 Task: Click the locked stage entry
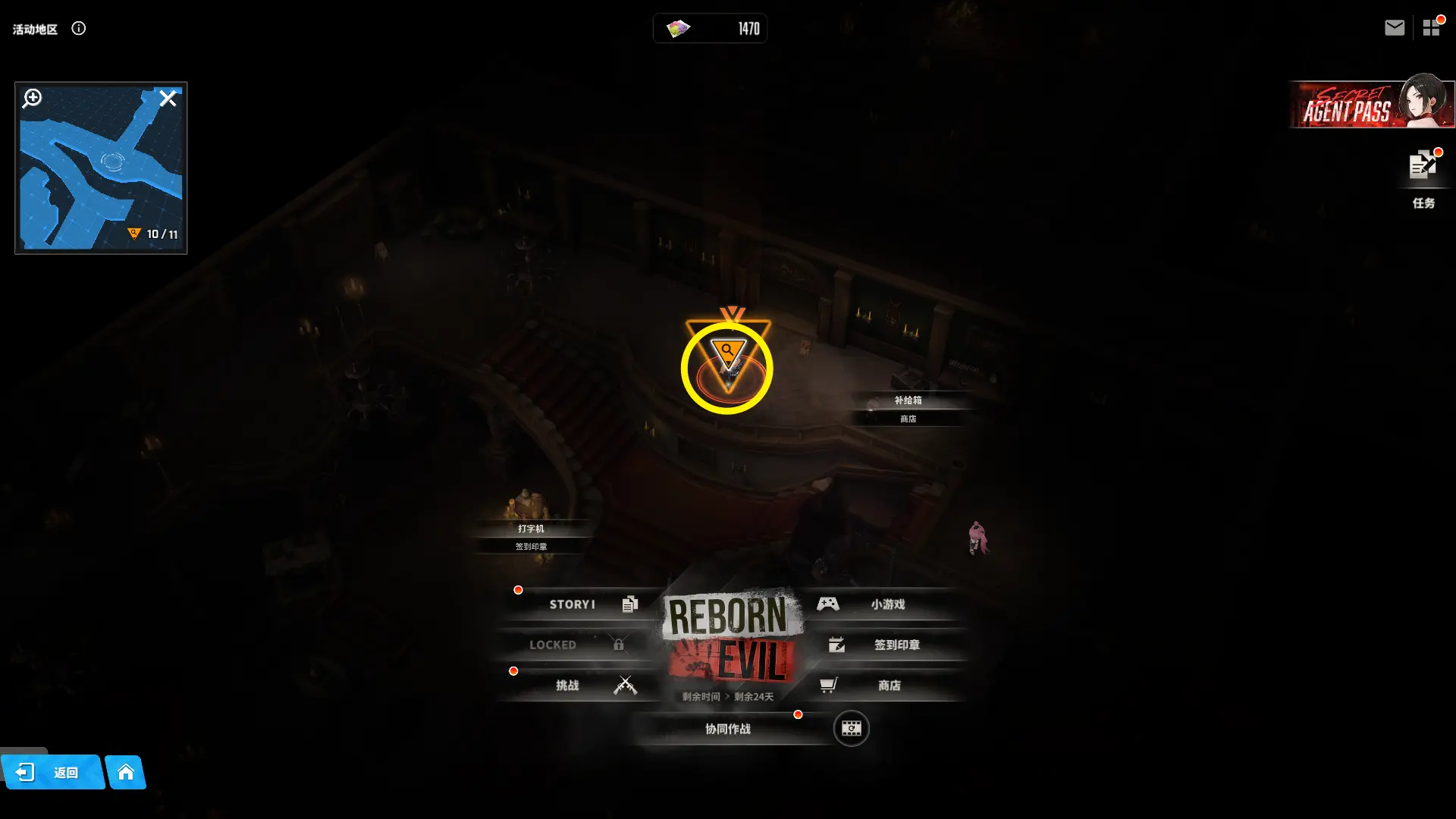pos(576,645)
